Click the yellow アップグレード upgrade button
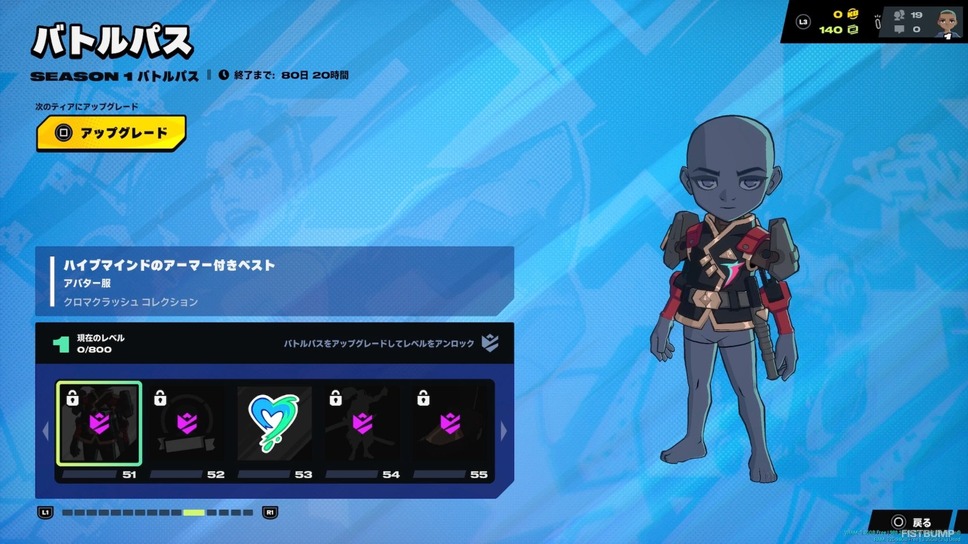 111,133
